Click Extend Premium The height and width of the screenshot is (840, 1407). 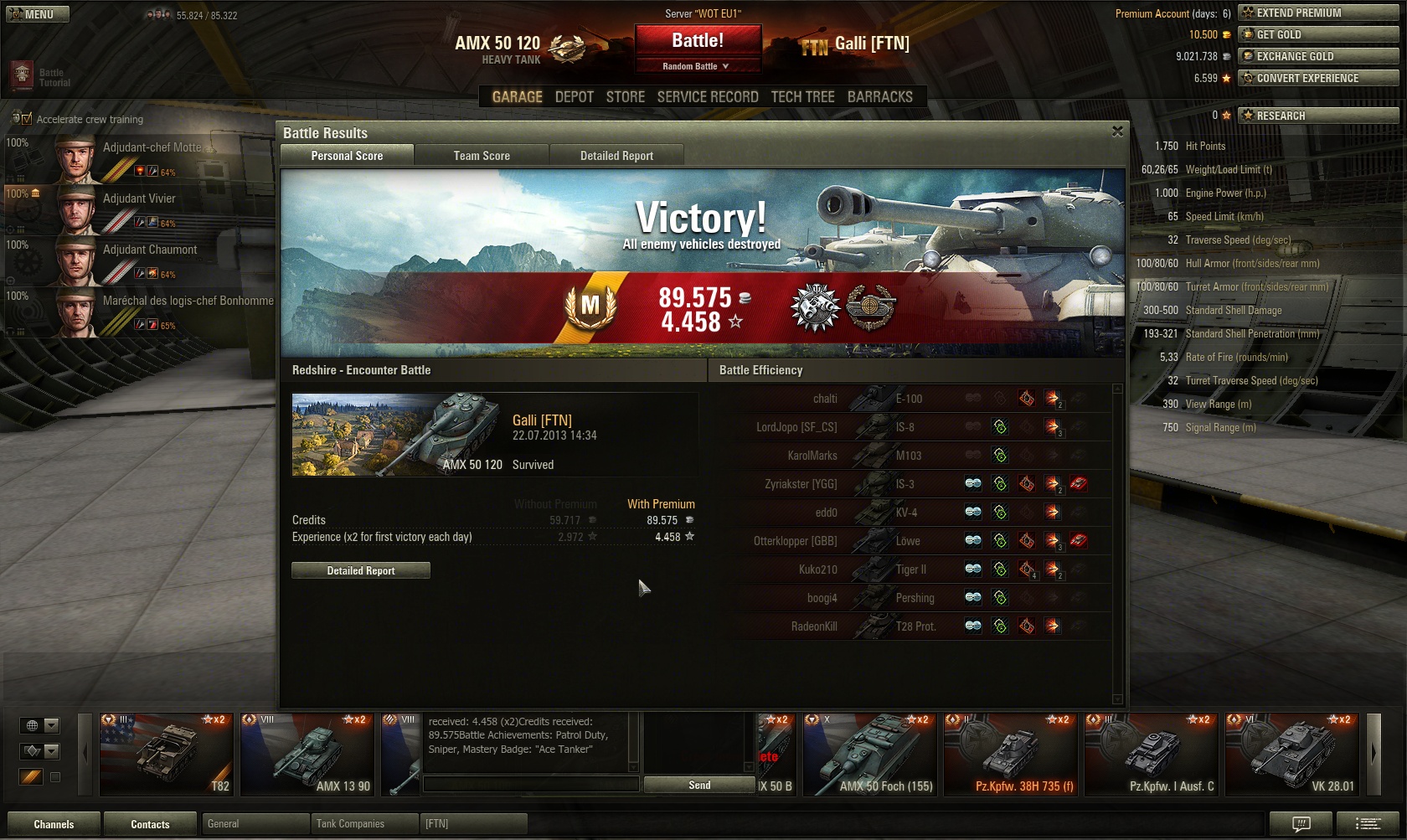pyautogui.click(x=1318, y=13)
